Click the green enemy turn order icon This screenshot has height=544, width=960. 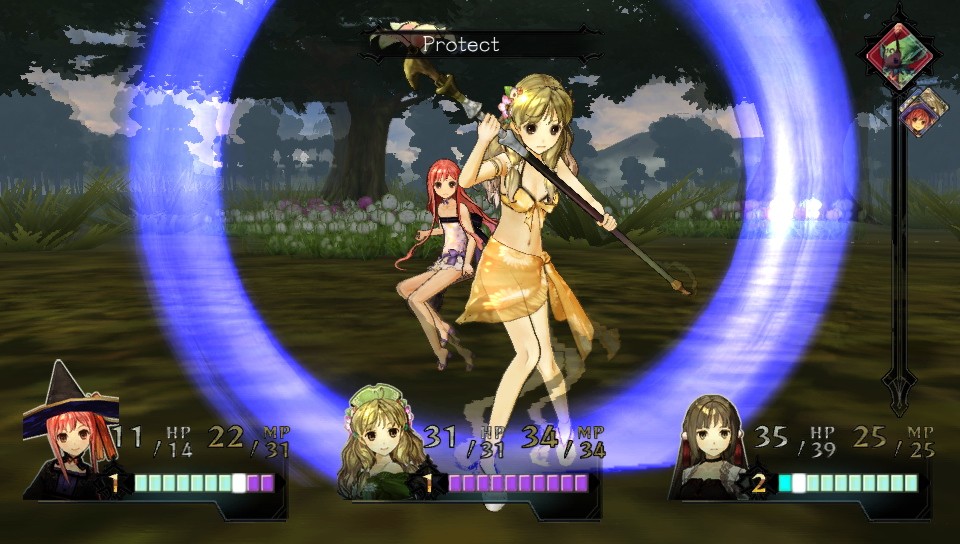(x=899, y=55)
